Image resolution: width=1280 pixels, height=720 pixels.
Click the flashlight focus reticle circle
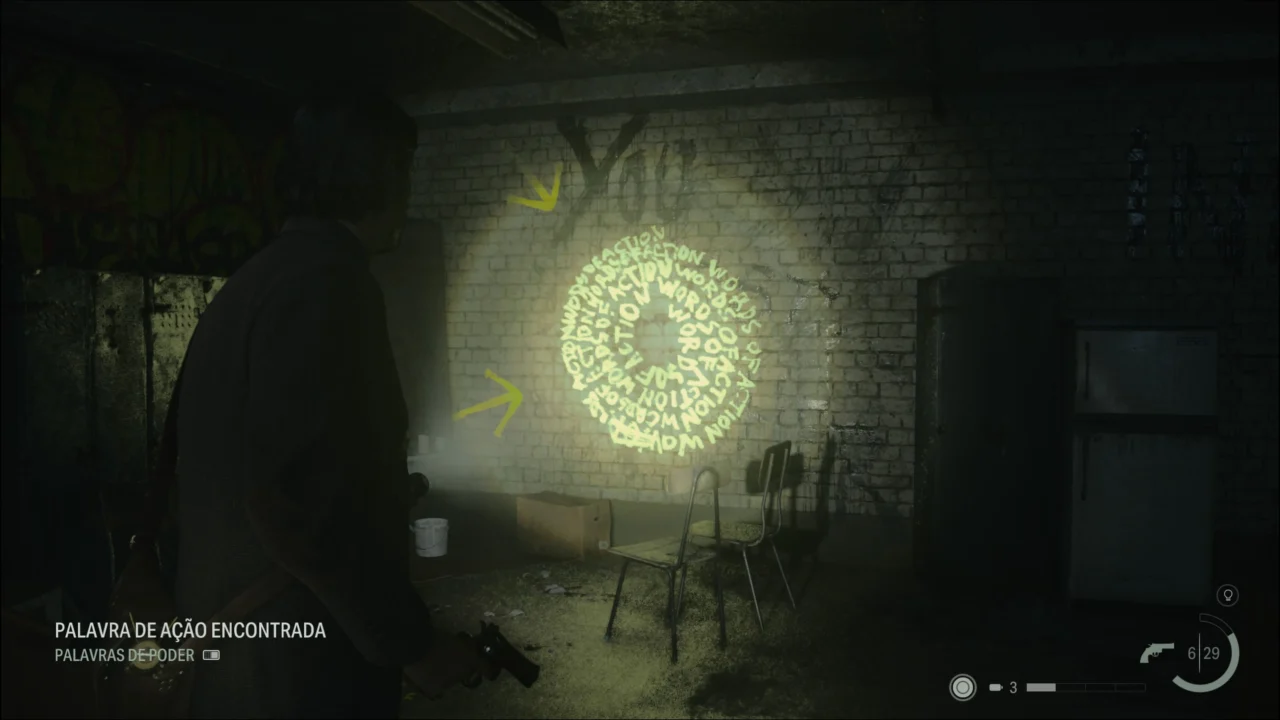[962, 688]
